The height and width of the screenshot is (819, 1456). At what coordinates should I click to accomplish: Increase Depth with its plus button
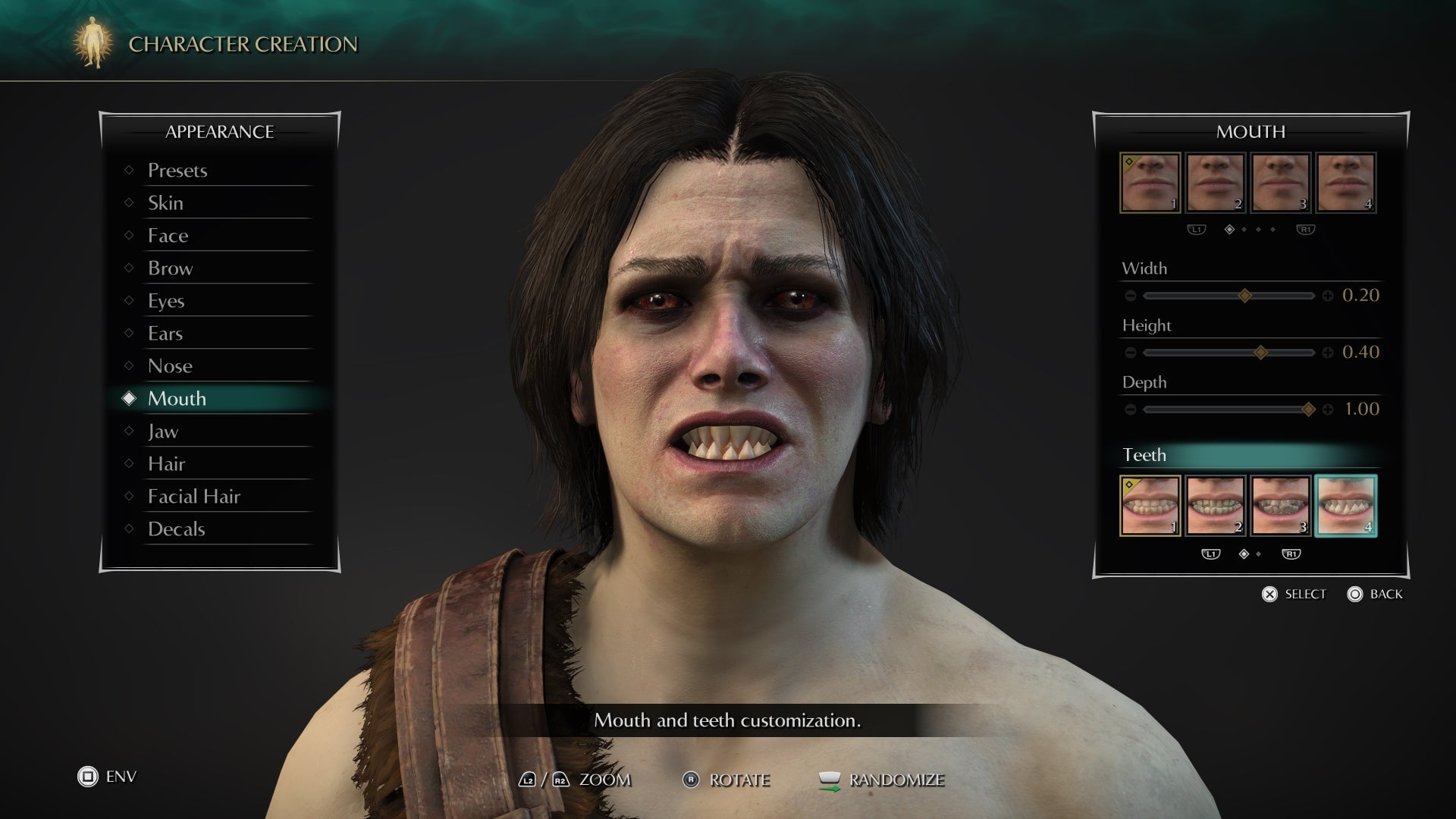tap(1328, 409)
